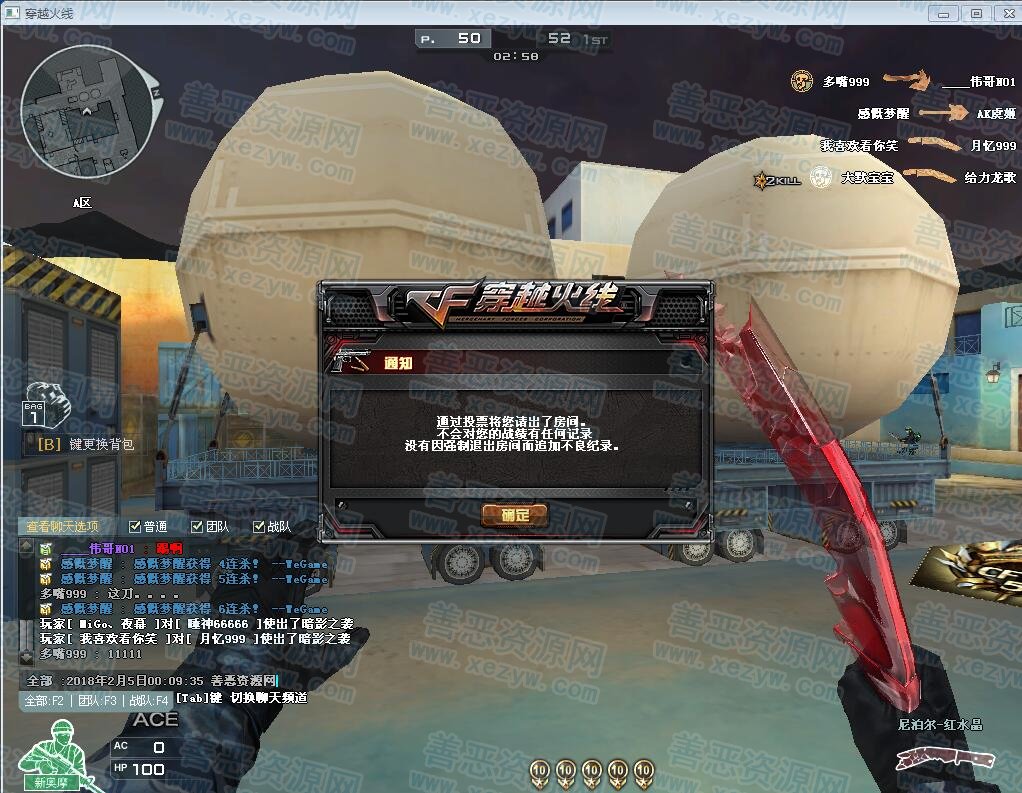
Task: Toggle the 普通 chat checkbox
Action: 136,526
